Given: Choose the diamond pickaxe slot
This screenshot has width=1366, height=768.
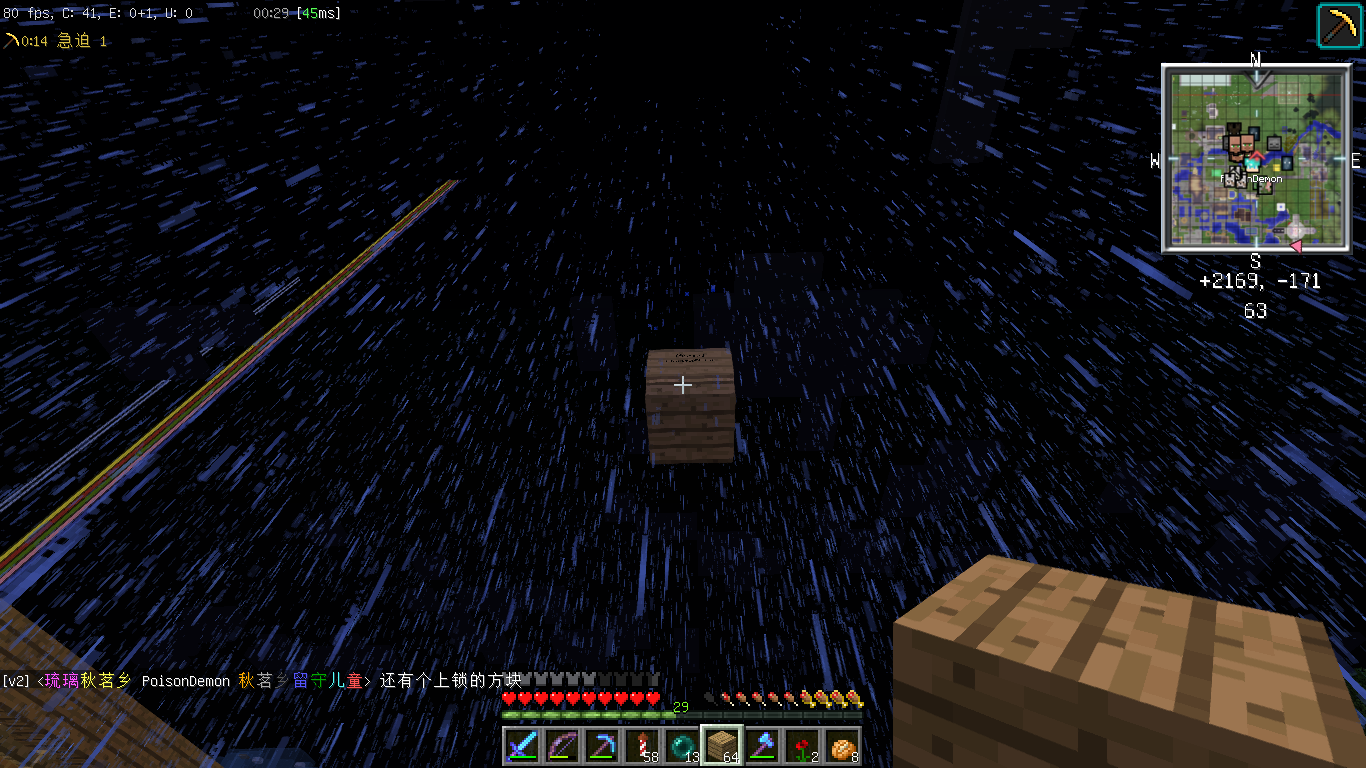Looking at the screenshot, I should [x=602, y=746].
